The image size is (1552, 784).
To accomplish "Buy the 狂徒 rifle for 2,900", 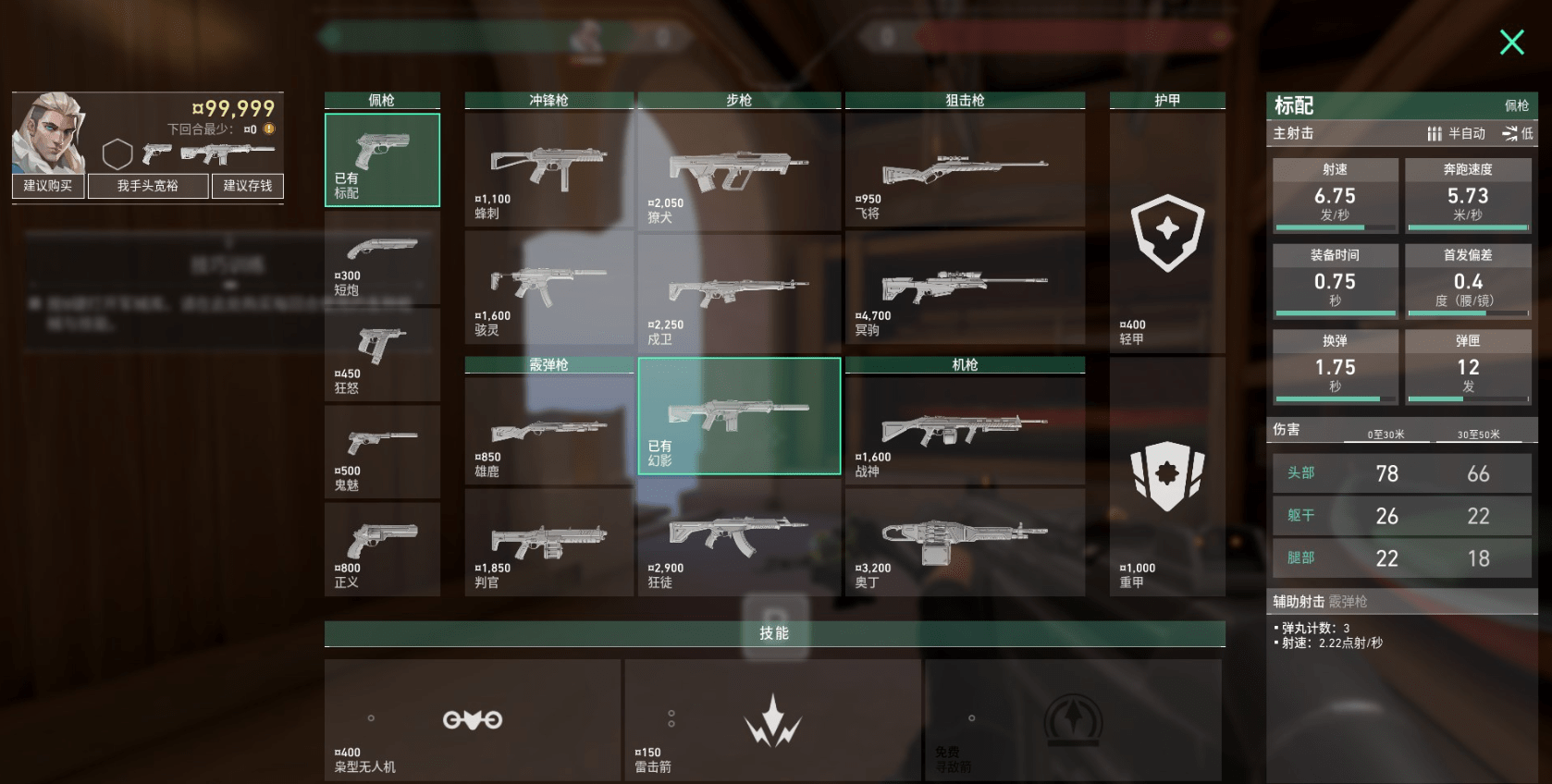I will (738, 541).
